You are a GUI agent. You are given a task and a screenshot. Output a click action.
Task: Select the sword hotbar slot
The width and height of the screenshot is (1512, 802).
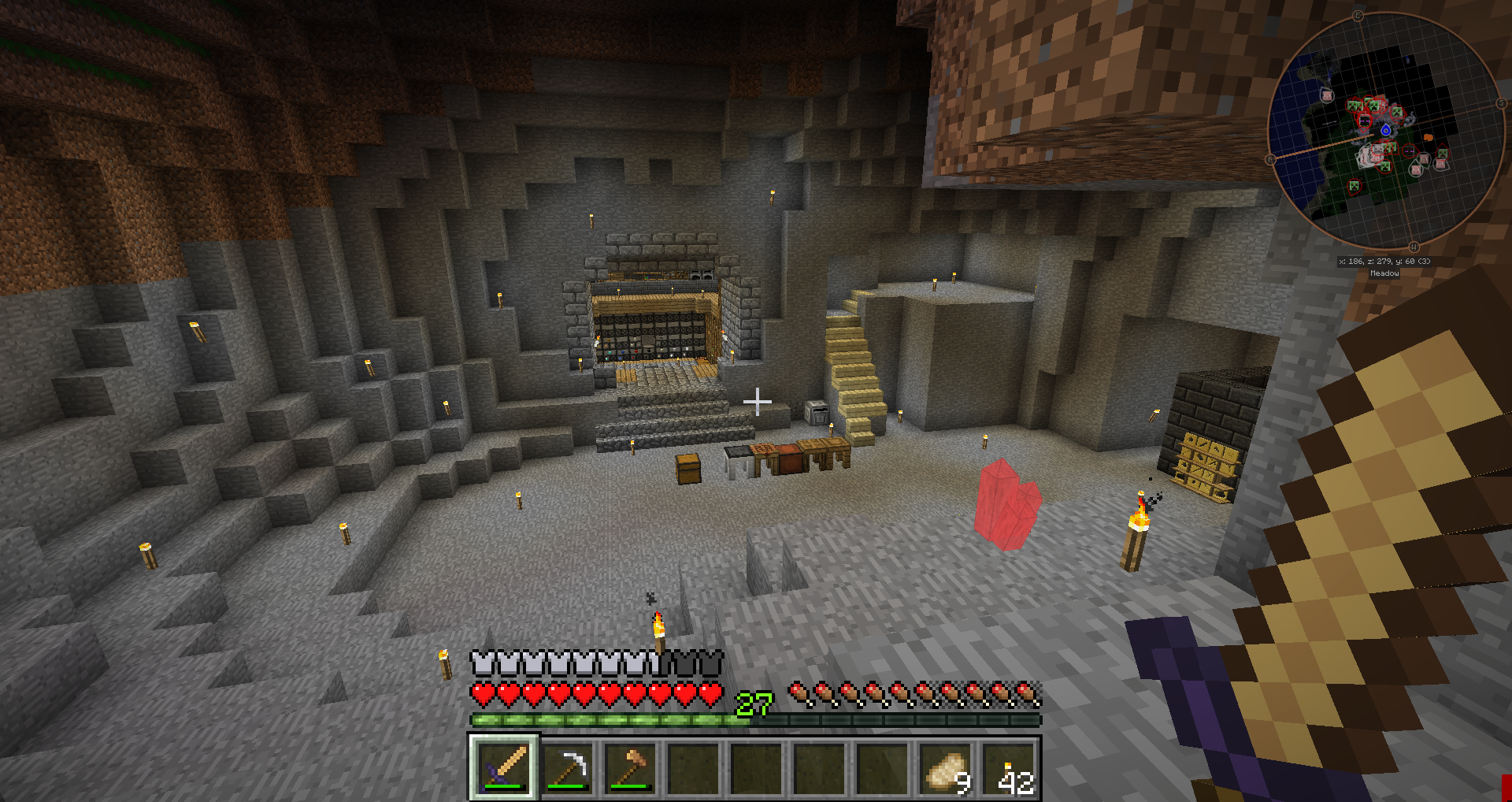[504, 767]
